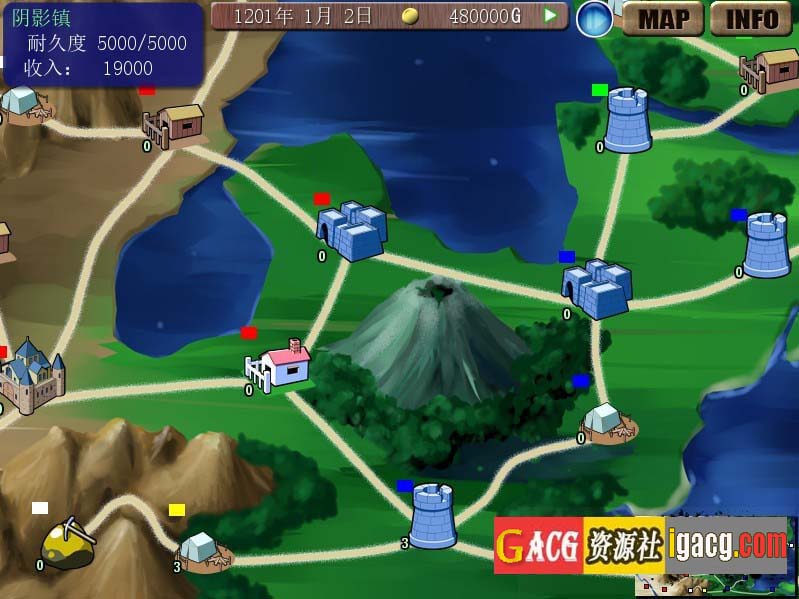Open the MAP view

pos(663,18)
